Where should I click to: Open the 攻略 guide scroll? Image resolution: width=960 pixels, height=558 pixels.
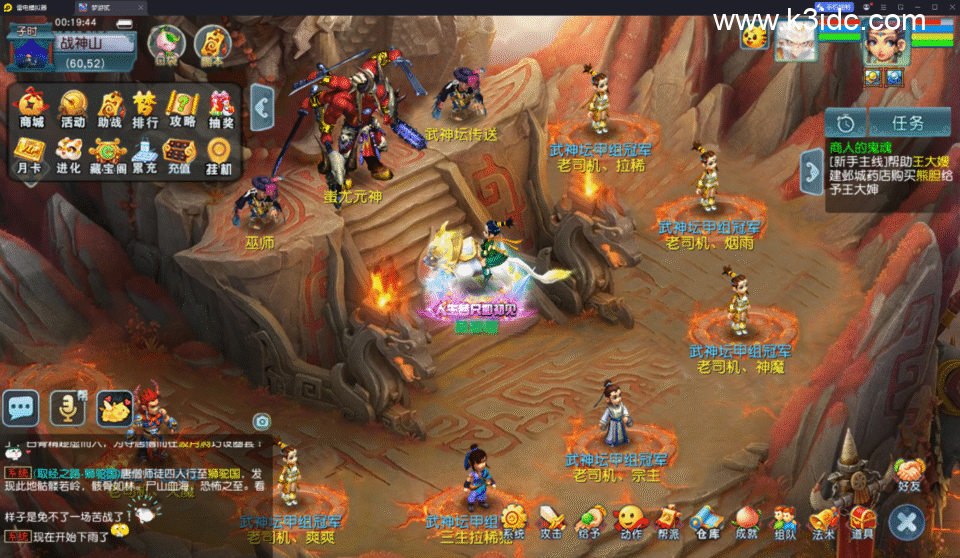click(x=183, y=107)
